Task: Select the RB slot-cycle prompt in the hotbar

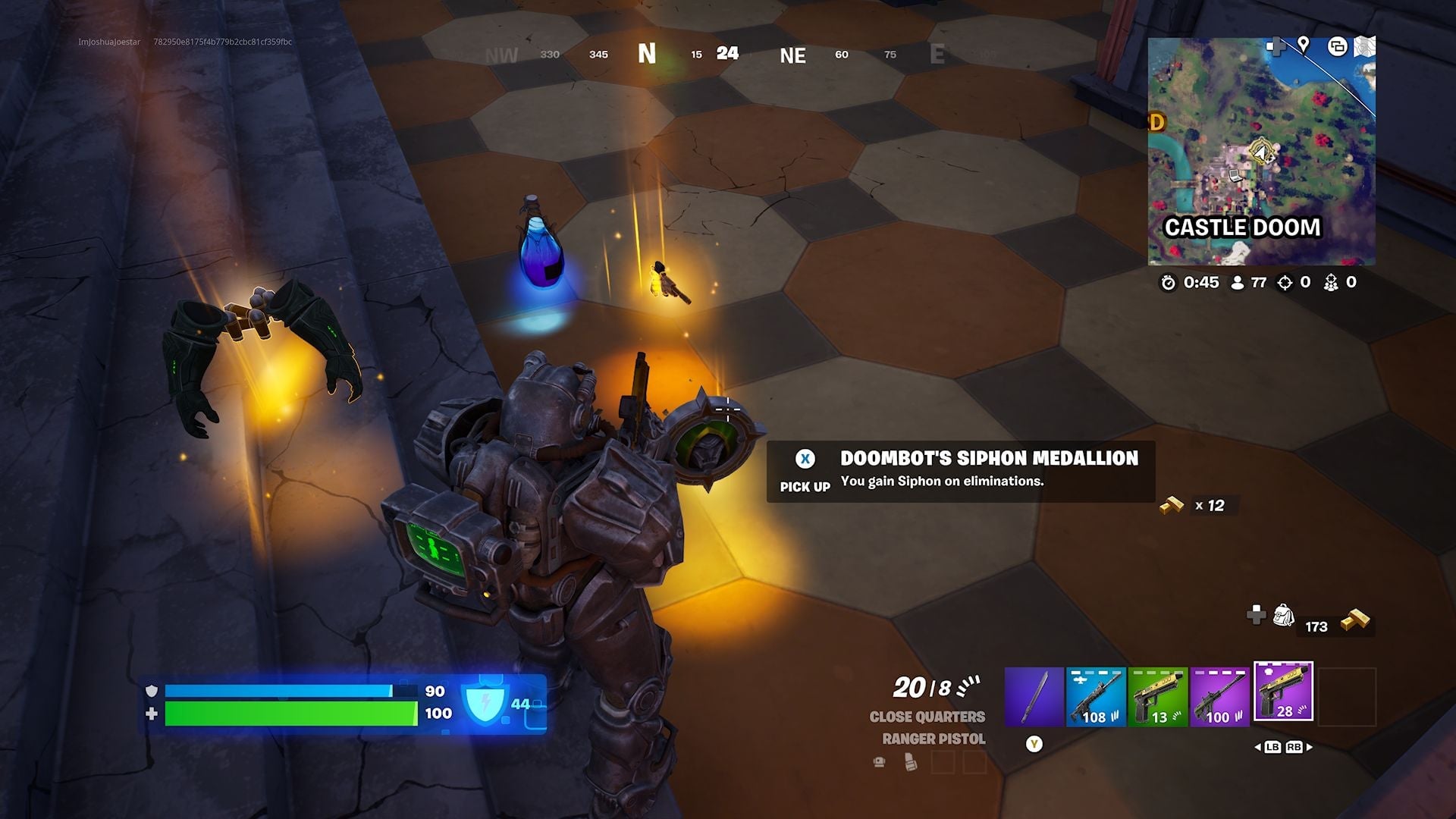Action: (x=1294, y=747)
